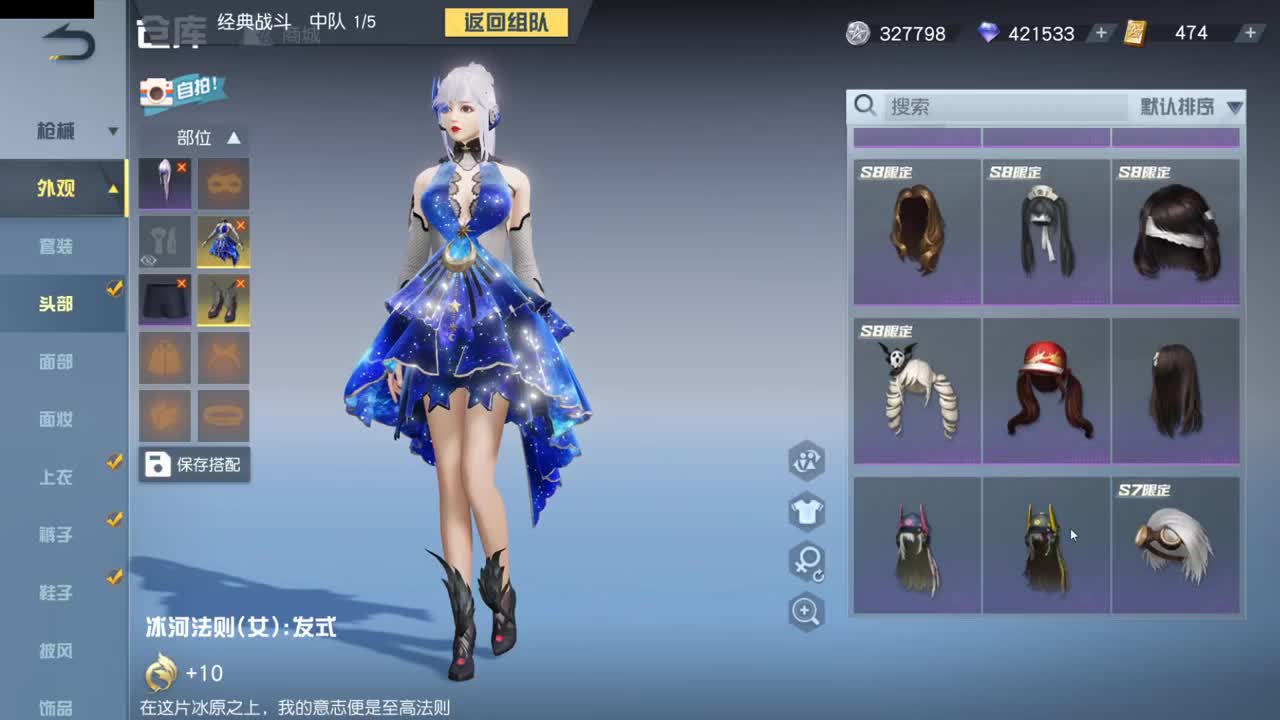The height and width of the screenshot is (720, 1280).
Task: Click the 返回组队 return to team button
Action: point(506,23)
